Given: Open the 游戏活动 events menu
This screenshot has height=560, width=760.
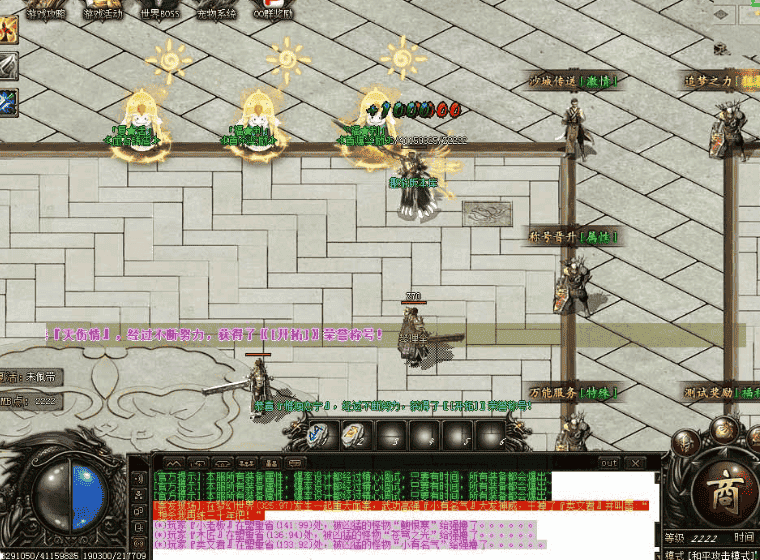Looking at the screenshot, I should (104, 13).
